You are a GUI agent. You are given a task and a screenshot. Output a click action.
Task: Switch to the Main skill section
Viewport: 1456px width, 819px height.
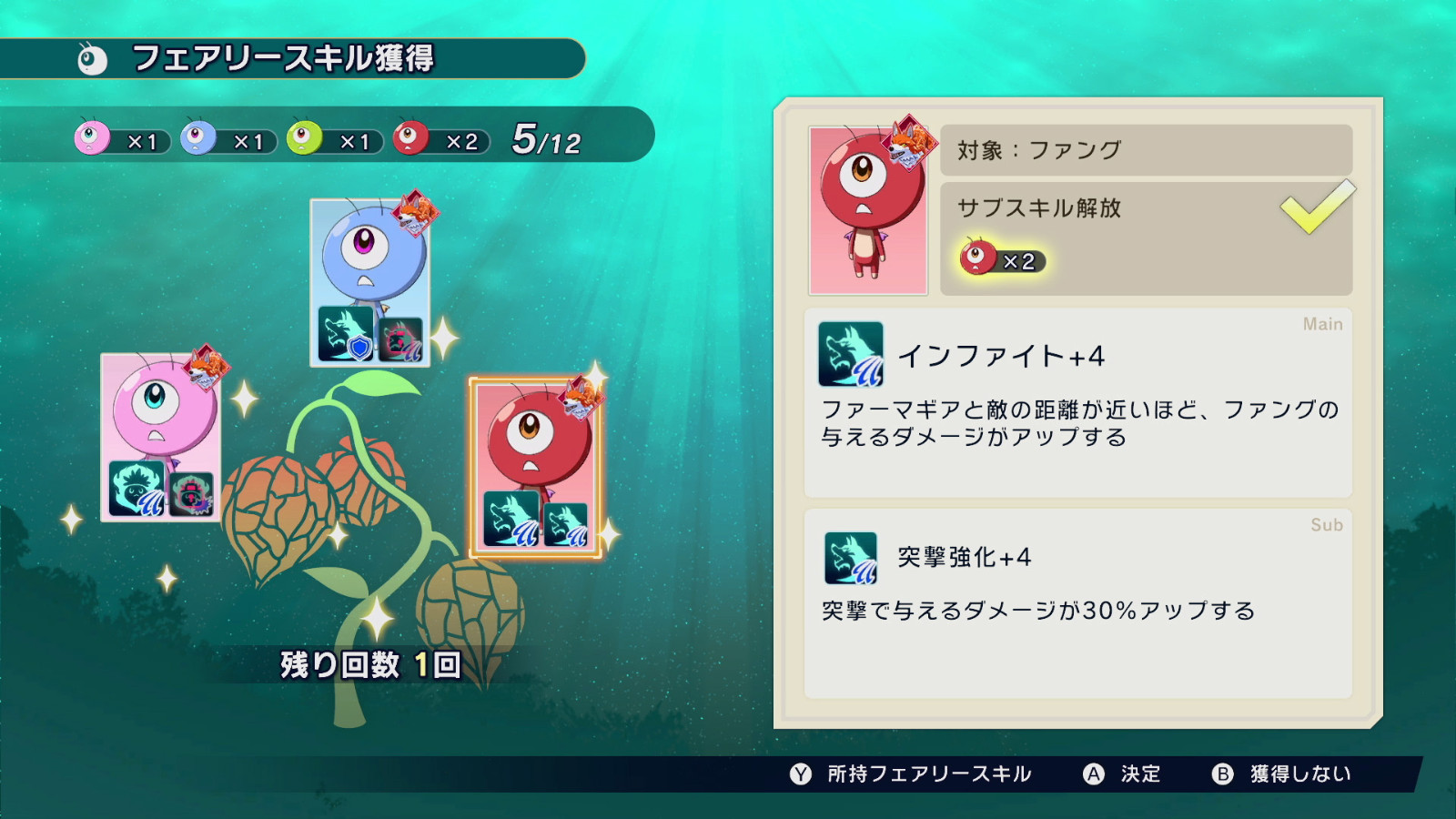coord(1325,324)
